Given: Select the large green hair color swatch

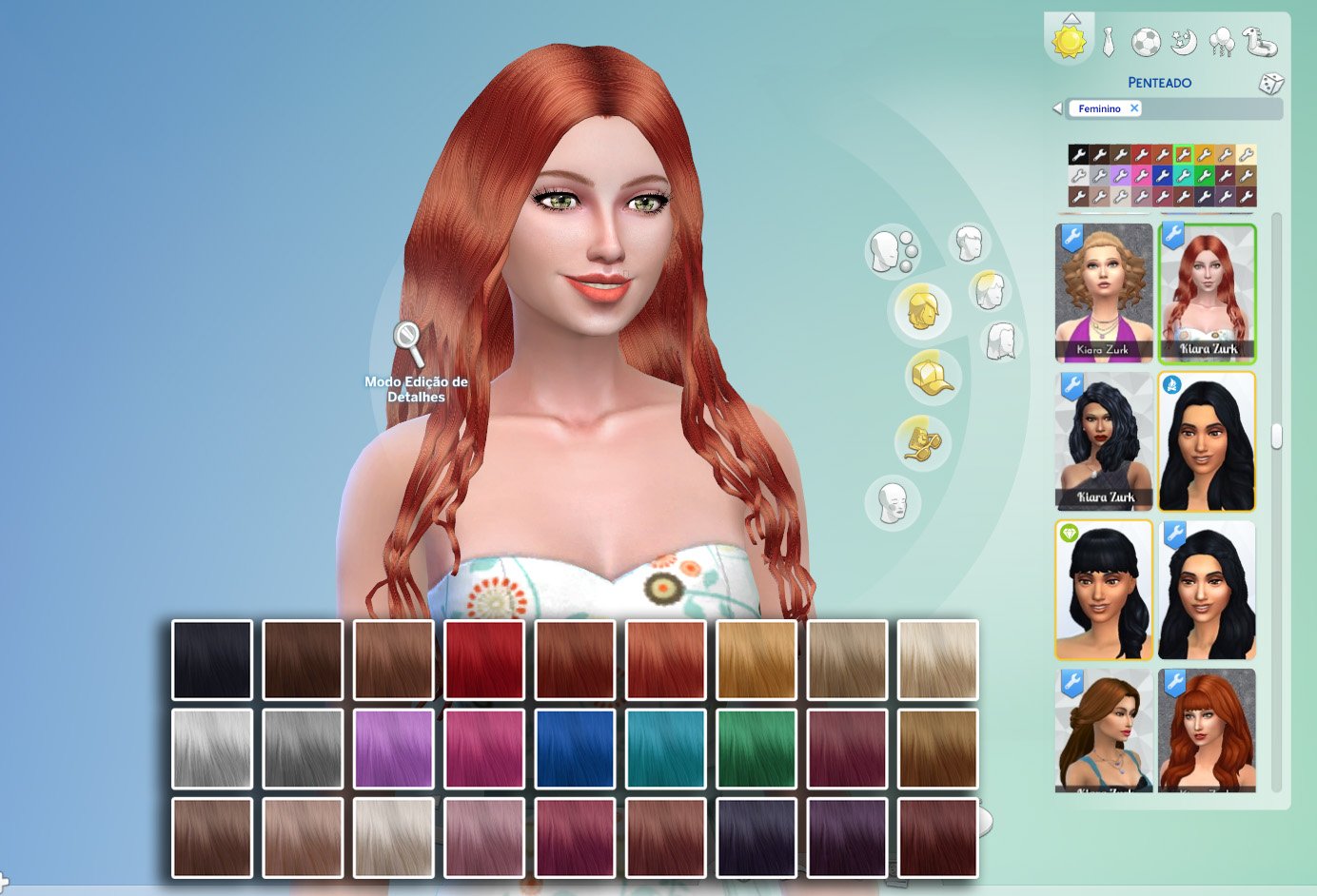Looking at the screenshot, I should click(757, 749).
